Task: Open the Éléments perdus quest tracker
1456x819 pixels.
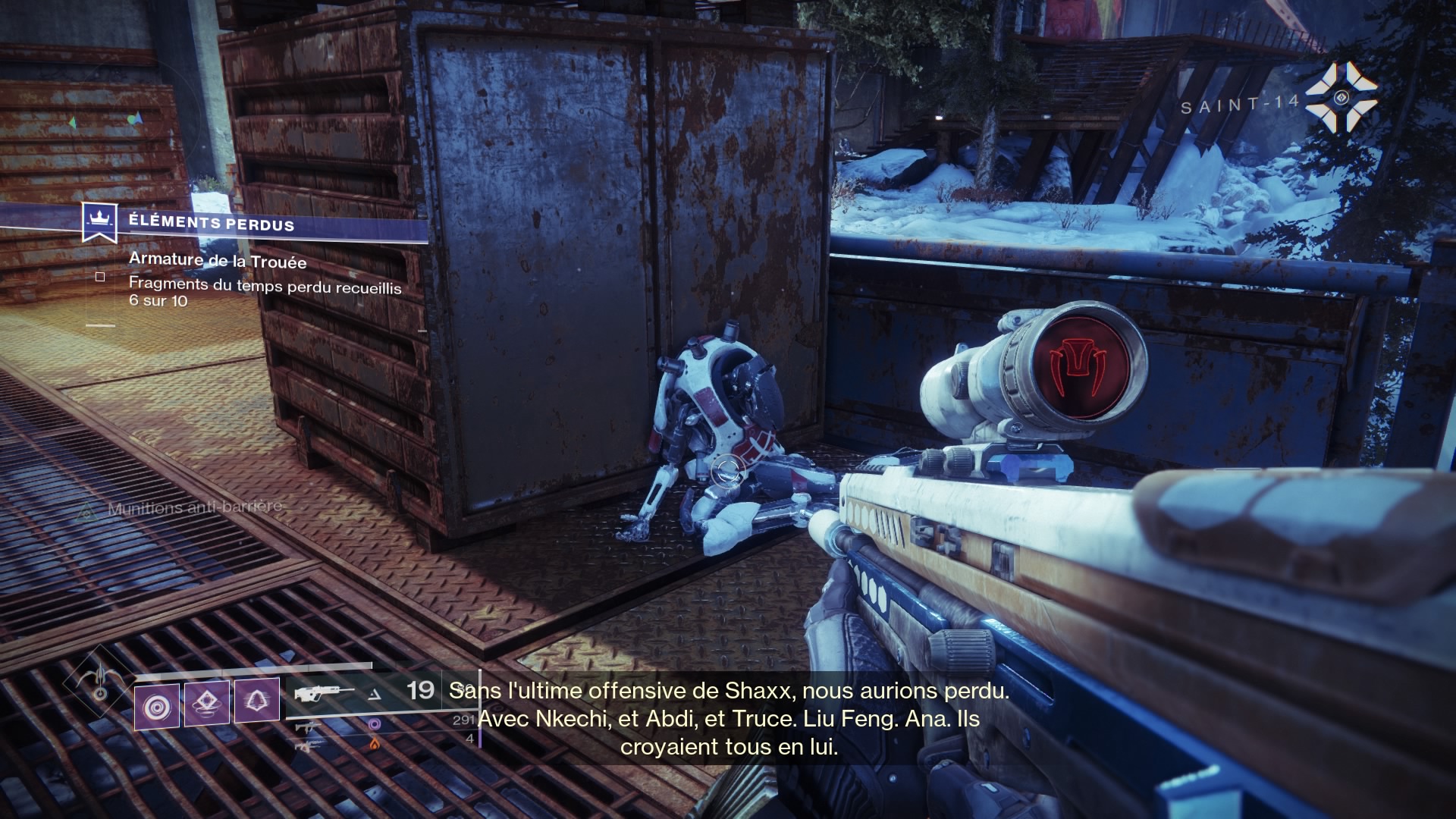Action: pyautogui.click(x=211, y=223)
